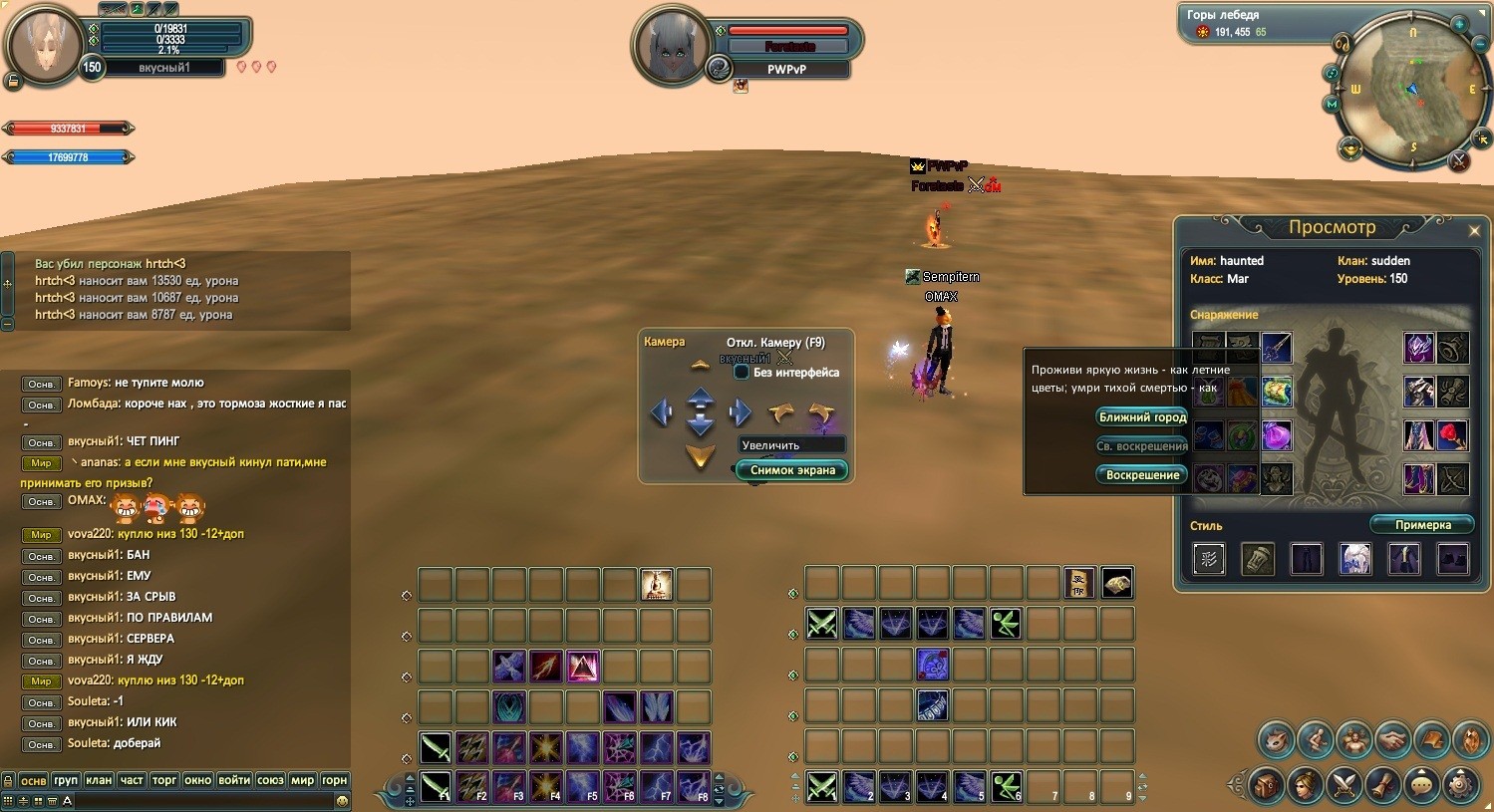Tick the Без интерфейса checkbox
Image resolution: width=1494 pixels, height=812 pixels.
point(742,373)
